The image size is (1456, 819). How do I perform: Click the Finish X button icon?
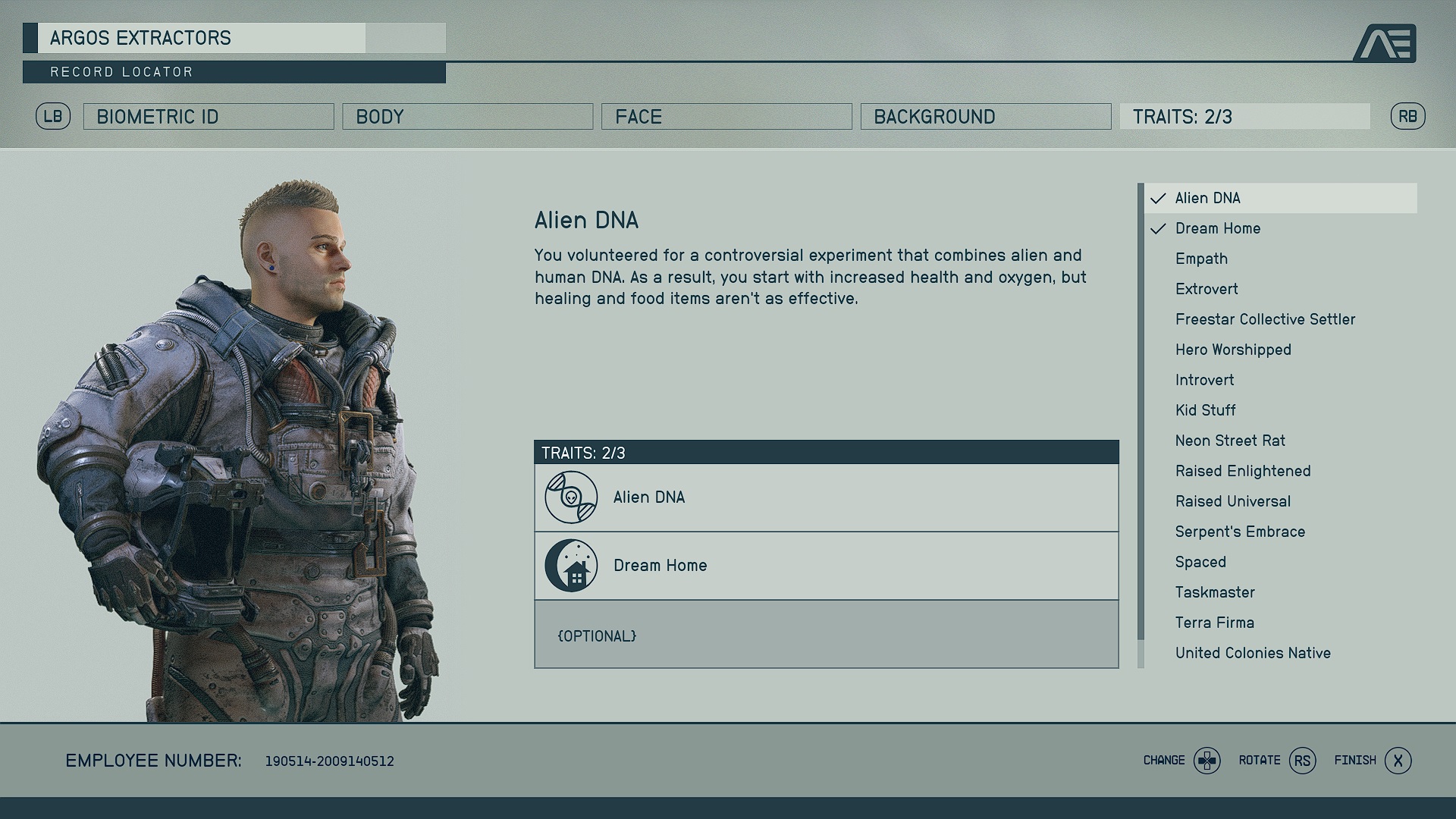[1398, 760]
